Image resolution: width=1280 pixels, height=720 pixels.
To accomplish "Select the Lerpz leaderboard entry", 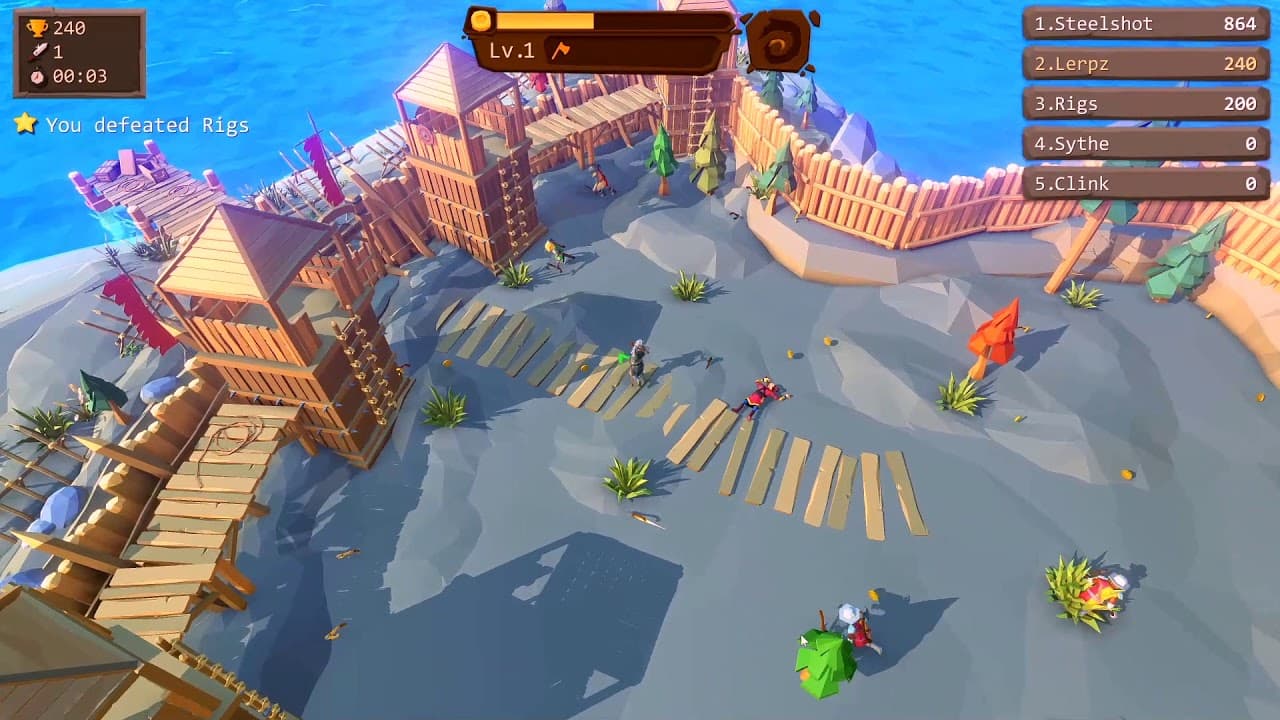I will pyautogui.click(x=1143, y=64).
